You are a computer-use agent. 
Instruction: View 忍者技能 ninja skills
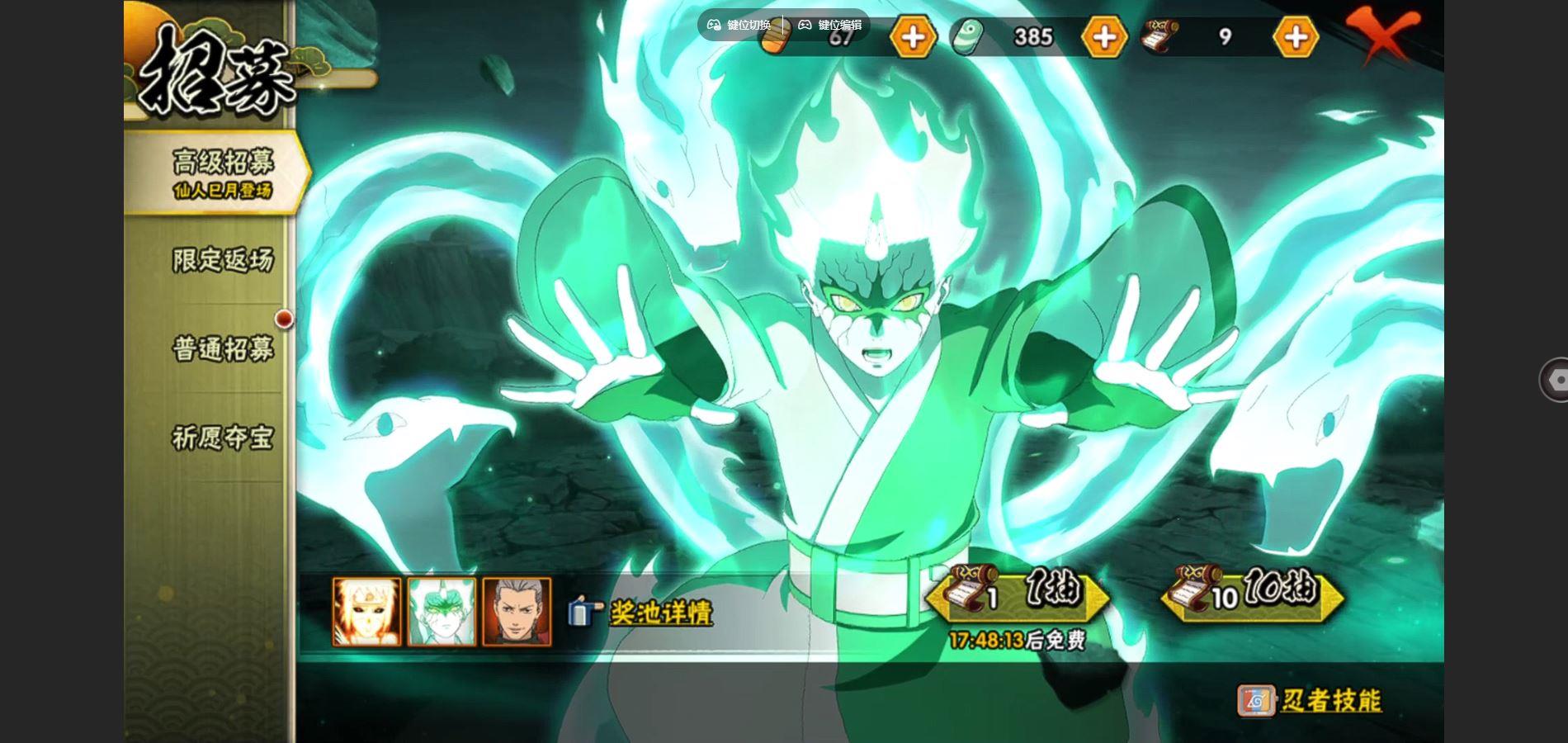pos(1311,701)
